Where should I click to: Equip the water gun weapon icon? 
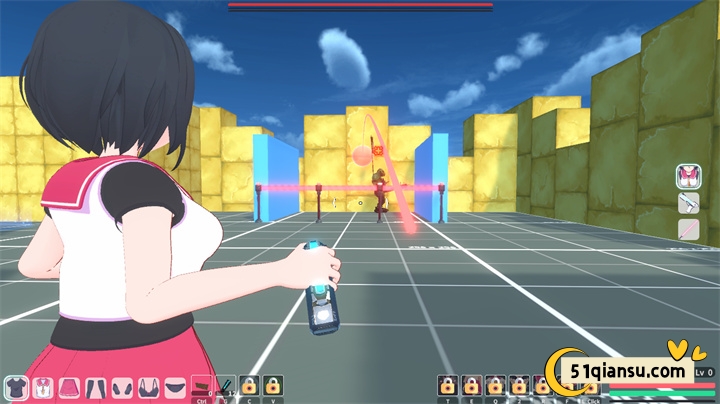point(688,204)
